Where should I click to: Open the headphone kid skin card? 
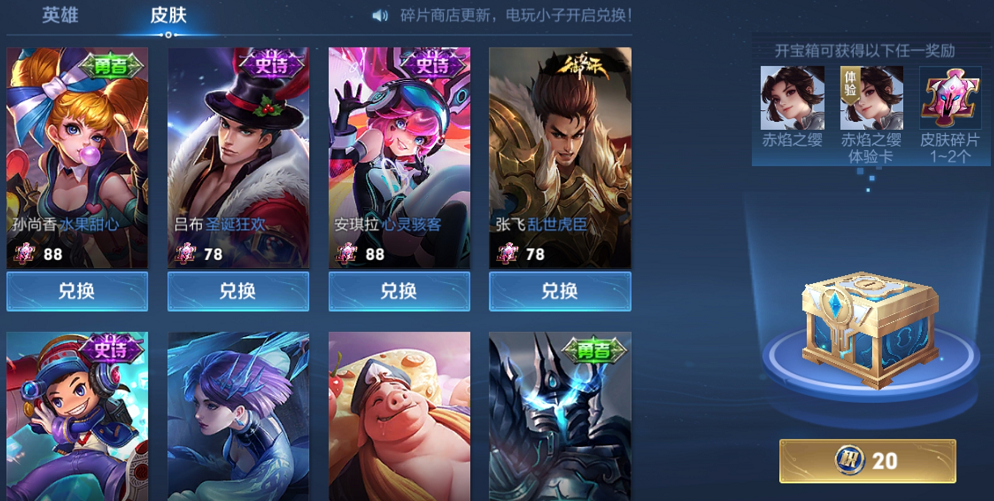(x=77, y=415)
